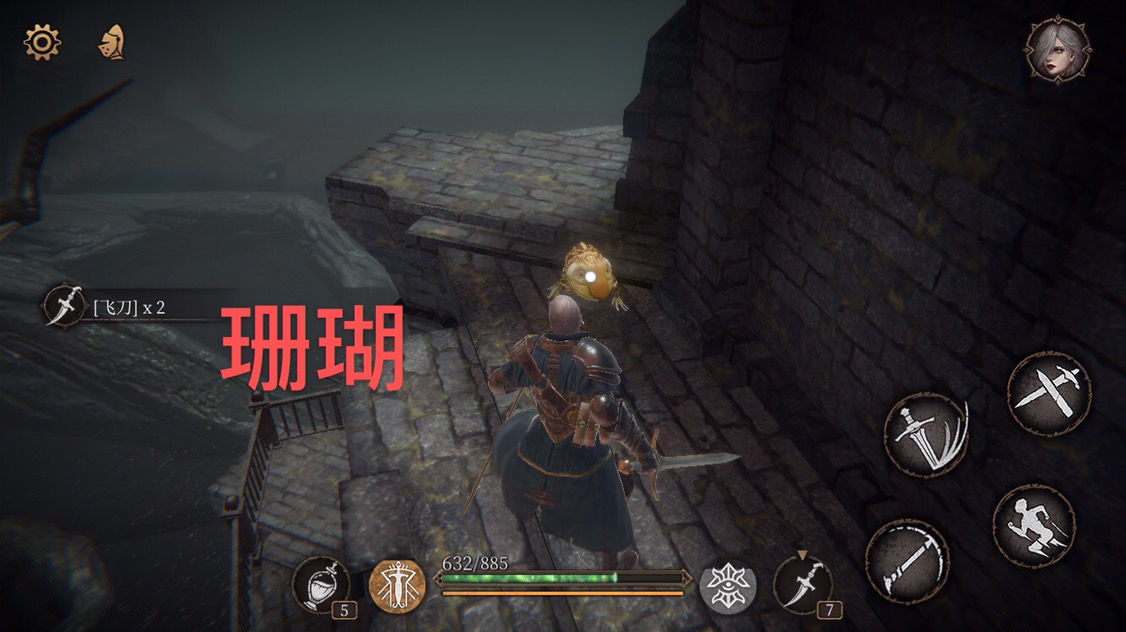
Task: Tap the knight helmet icon
Action: pyautogui.click(x=112, y=43)
